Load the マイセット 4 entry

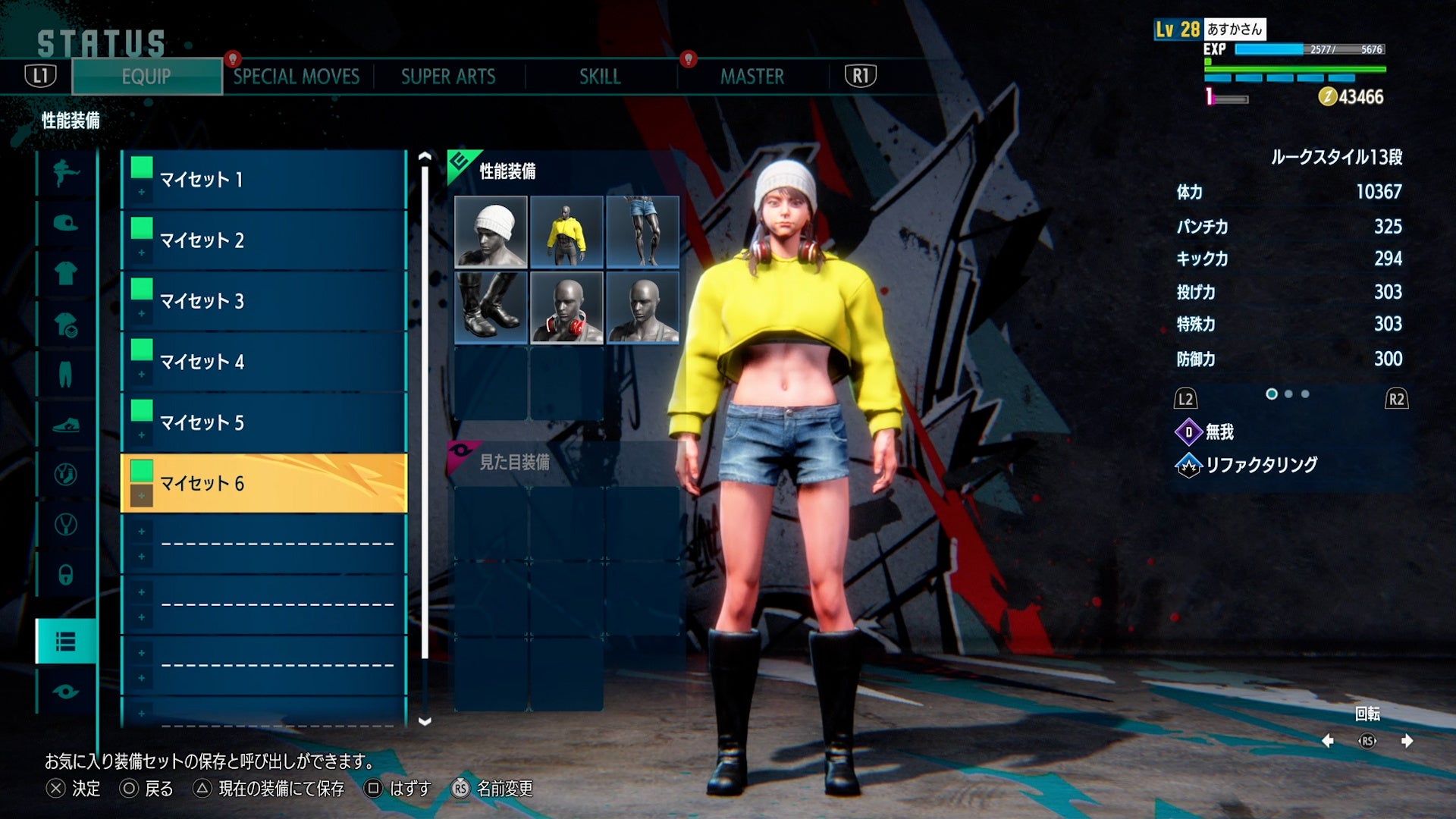(x=264, y=362)
